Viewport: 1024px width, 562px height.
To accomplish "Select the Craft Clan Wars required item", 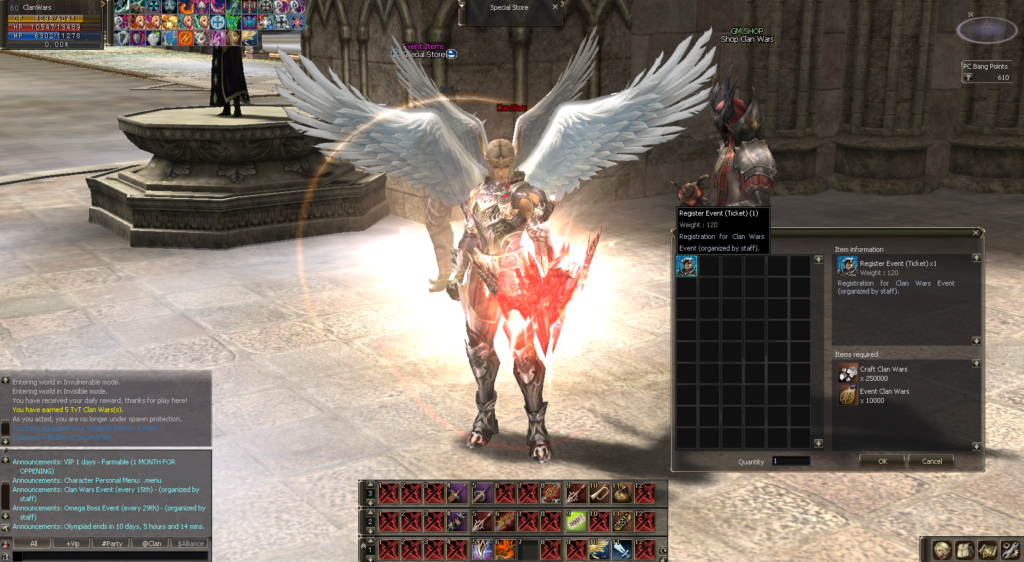I will [848, 373].
